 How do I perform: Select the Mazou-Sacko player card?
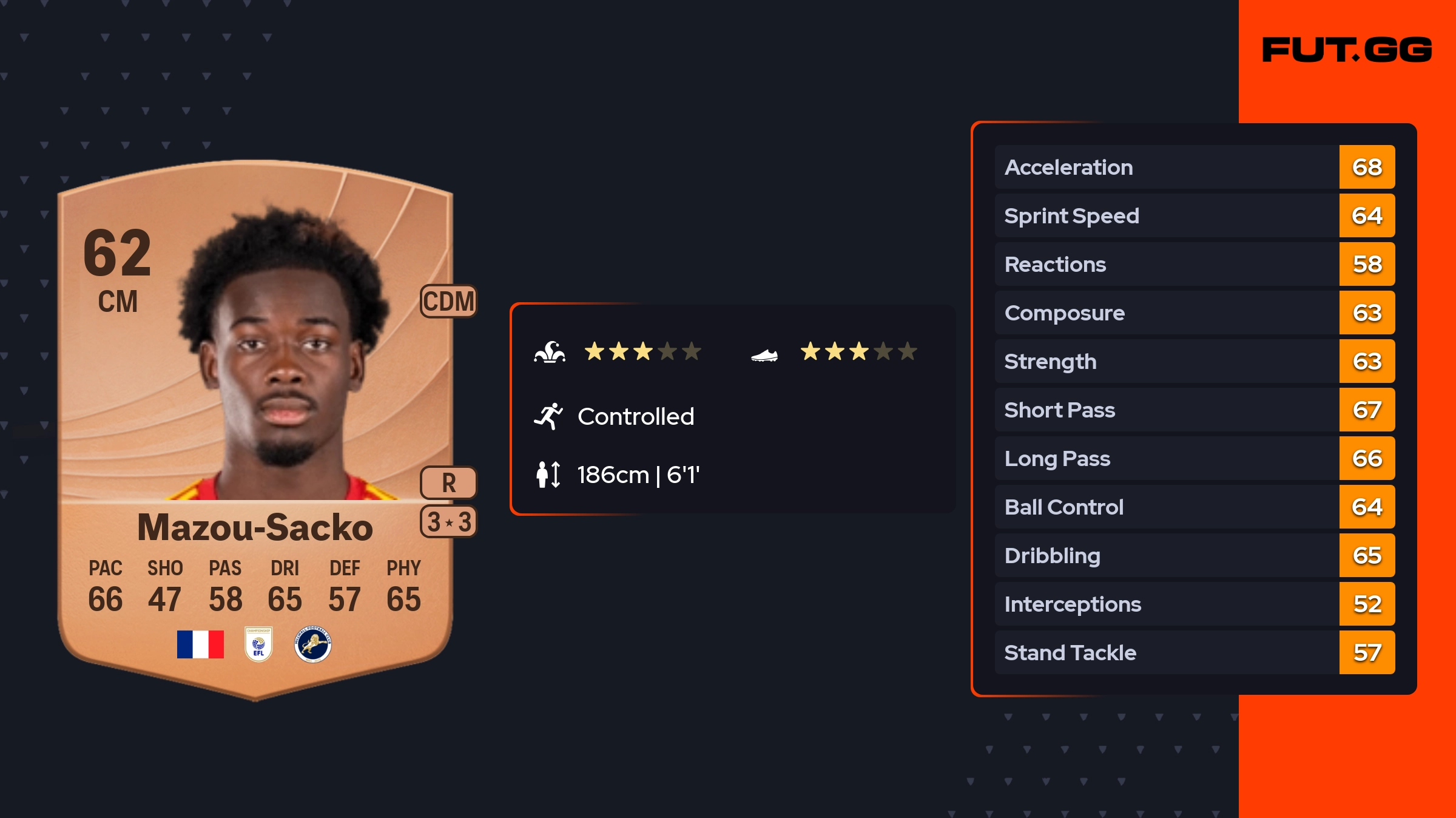click(255, 425)
